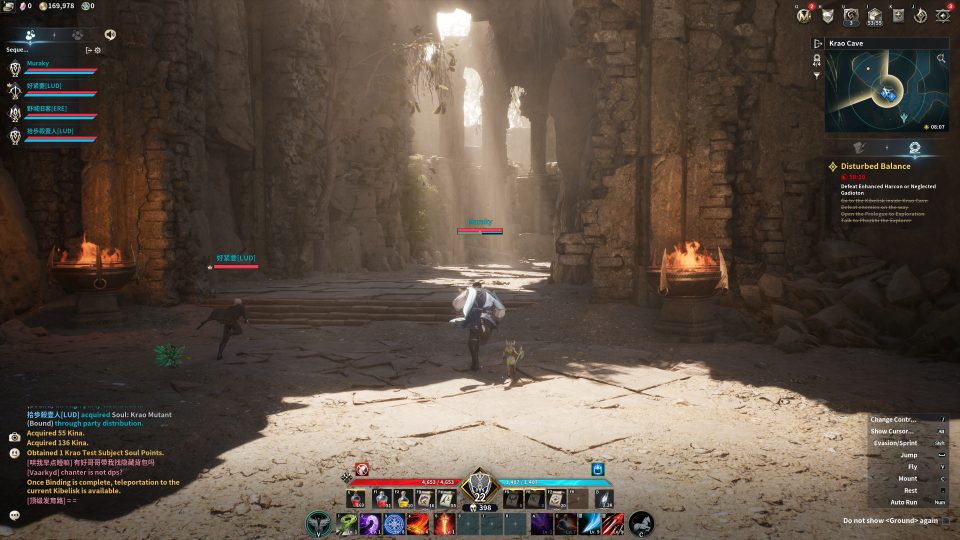Activate the blue slash streak skill
960x540 pixels.
(x=590, y=523)
